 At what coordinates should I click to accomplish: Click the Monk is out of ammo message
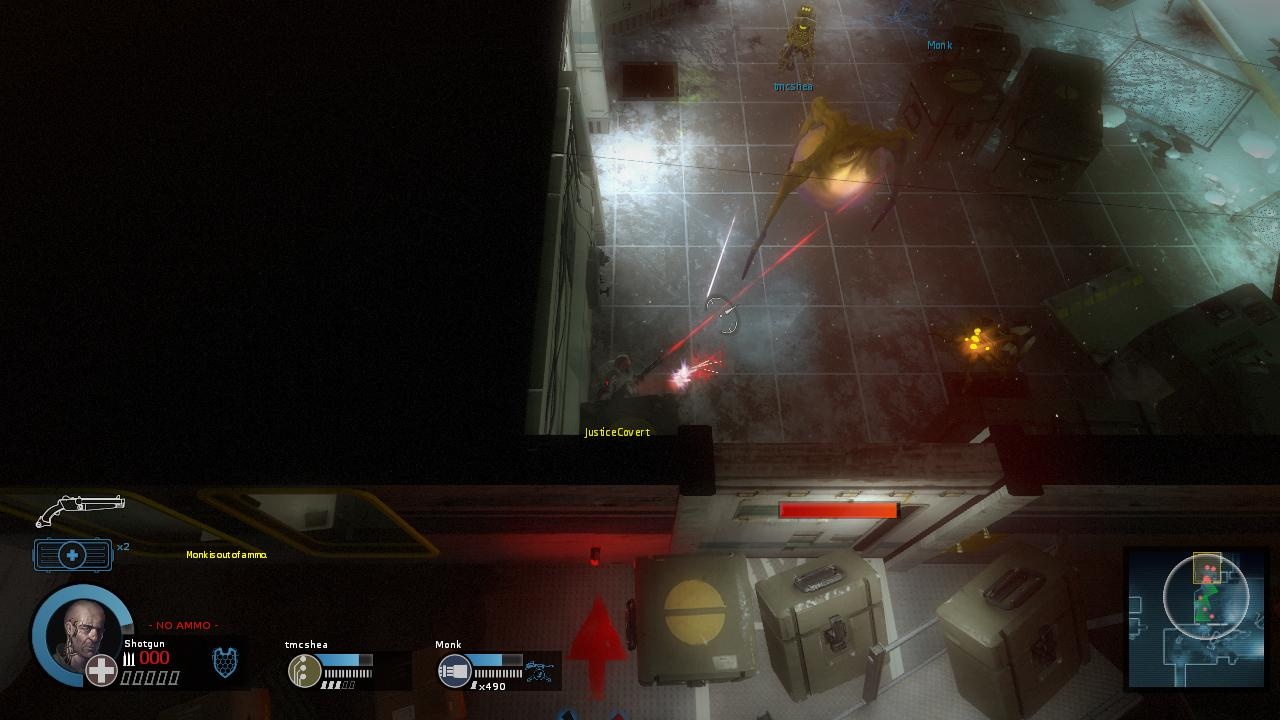point(226,553)
